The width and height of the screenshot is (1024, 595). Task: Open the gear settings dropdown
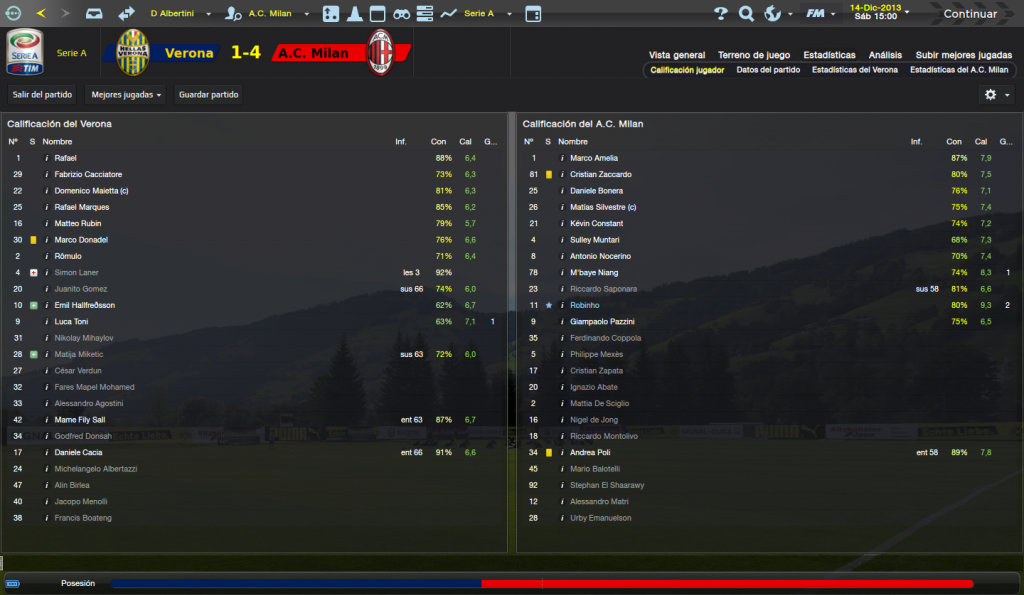point(996,94)
